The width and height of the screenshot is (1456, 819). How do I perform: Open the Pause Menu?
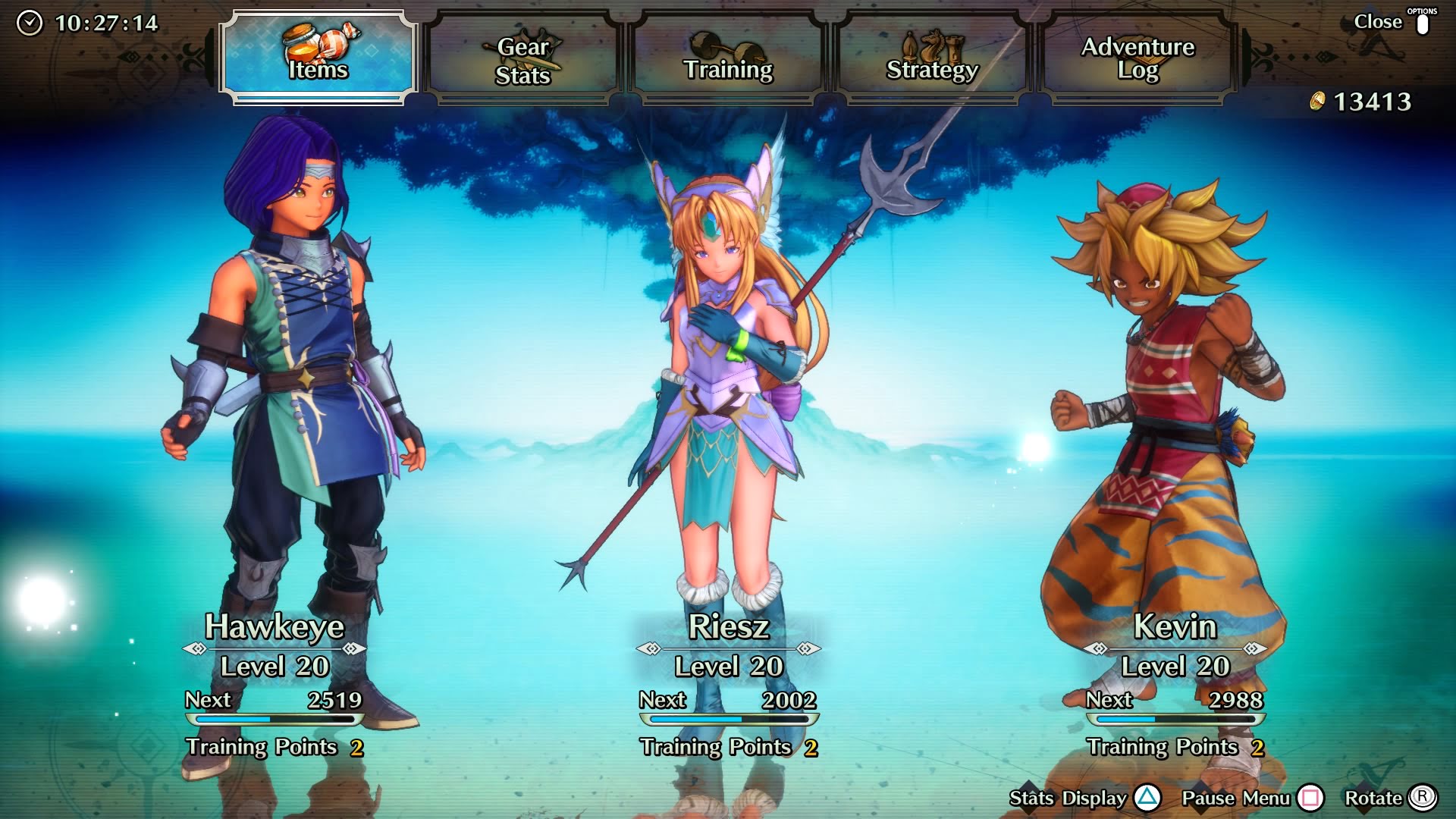pyautogui.click(x=1251, y=798)
